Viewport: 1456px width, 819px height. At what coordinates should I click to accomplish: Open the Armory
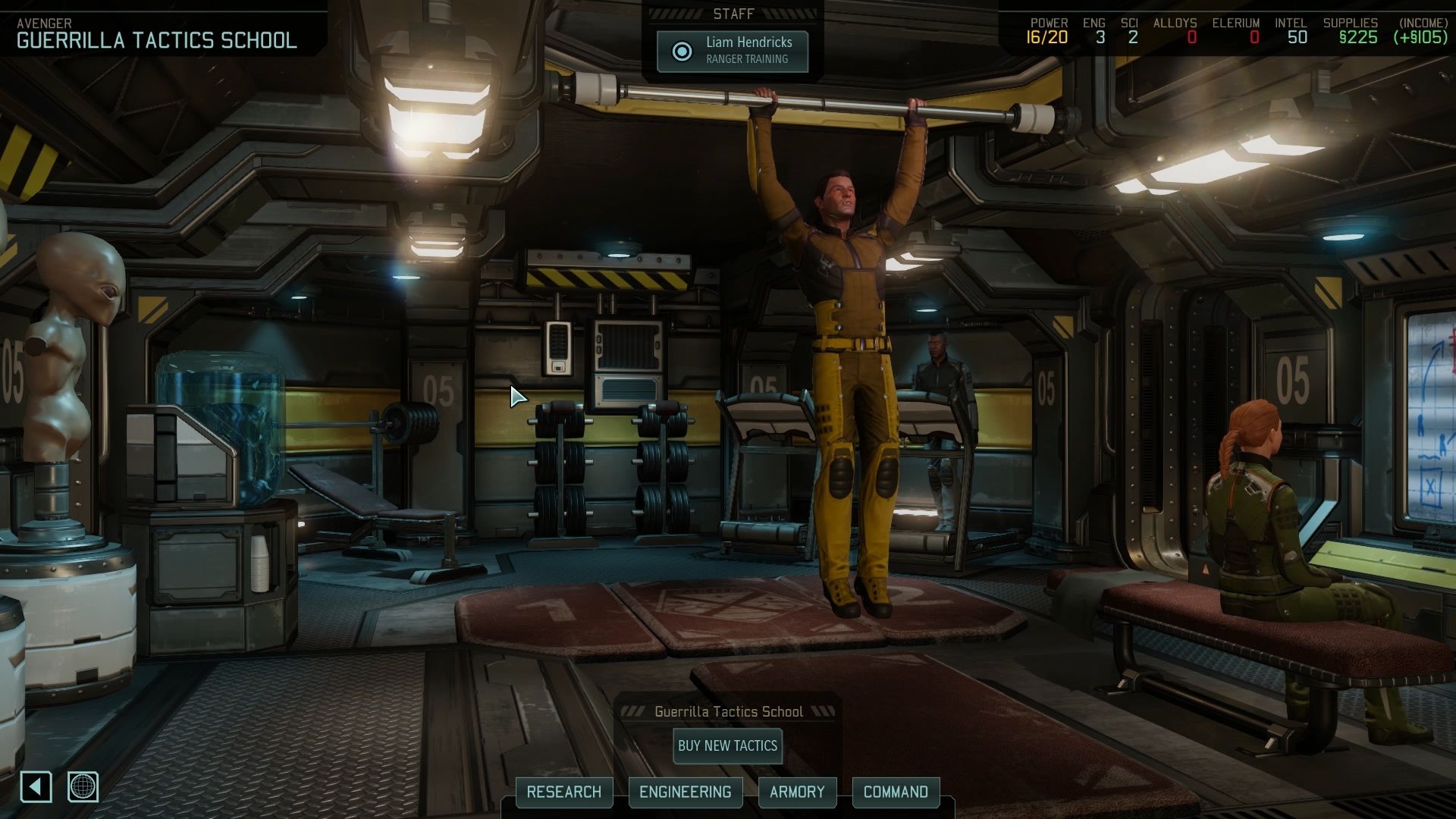point(796,792)
